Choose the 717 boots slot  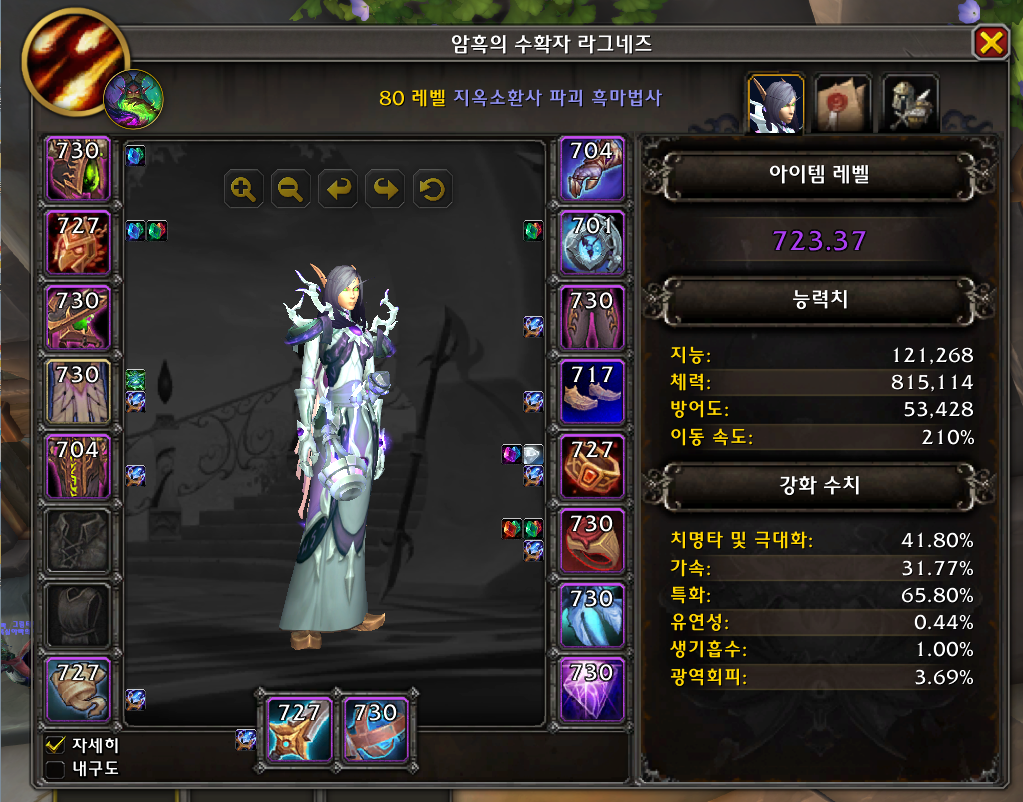click(591, 392)
